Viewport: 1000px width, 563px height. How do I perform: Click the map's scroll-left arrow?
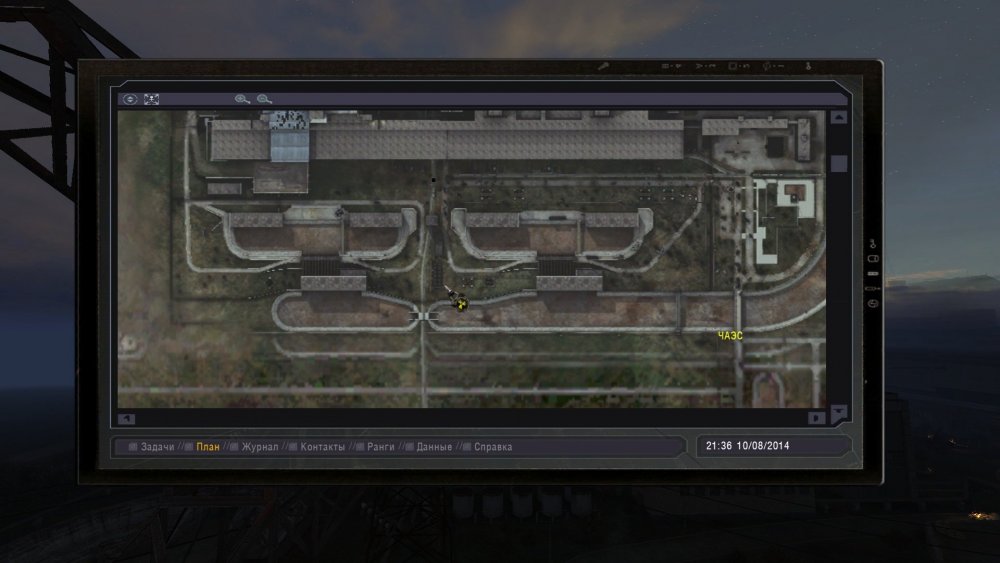tap(126, 418)
